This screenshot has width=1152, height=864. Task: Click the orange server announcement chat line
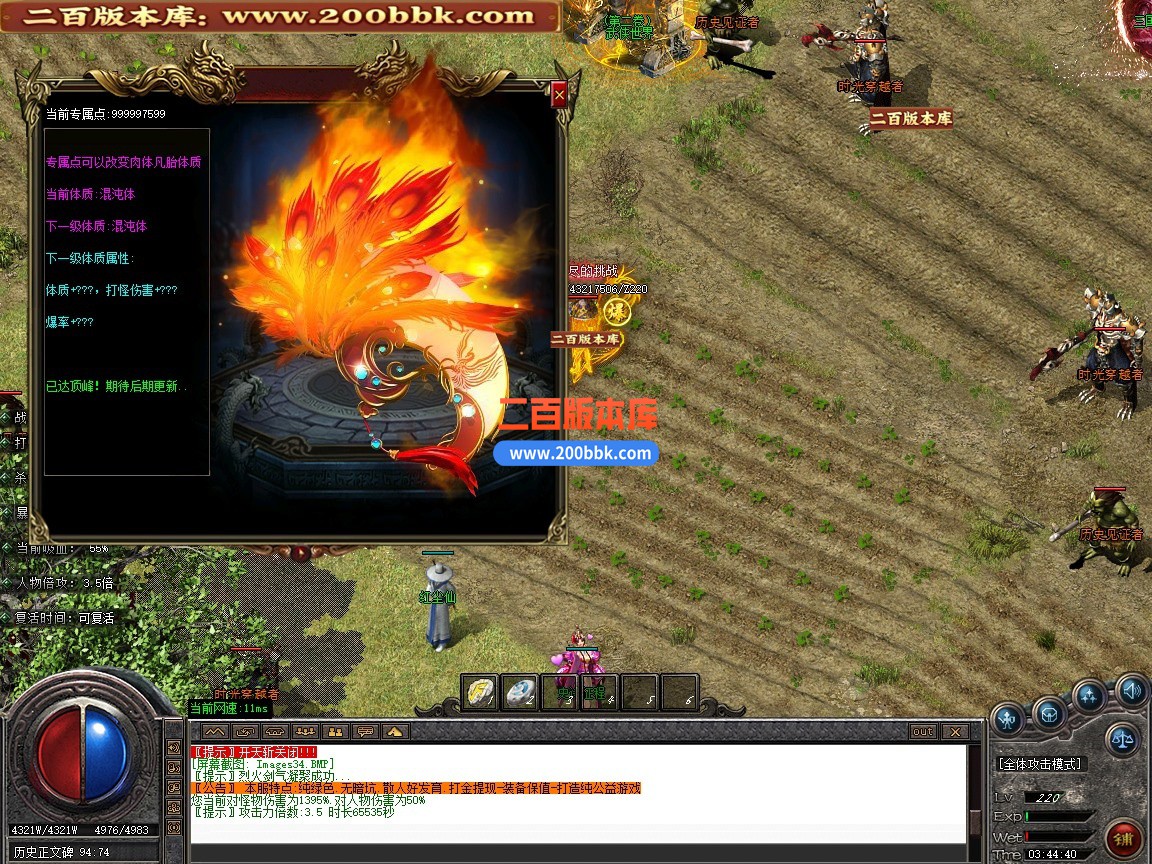(x=415, y=788)
